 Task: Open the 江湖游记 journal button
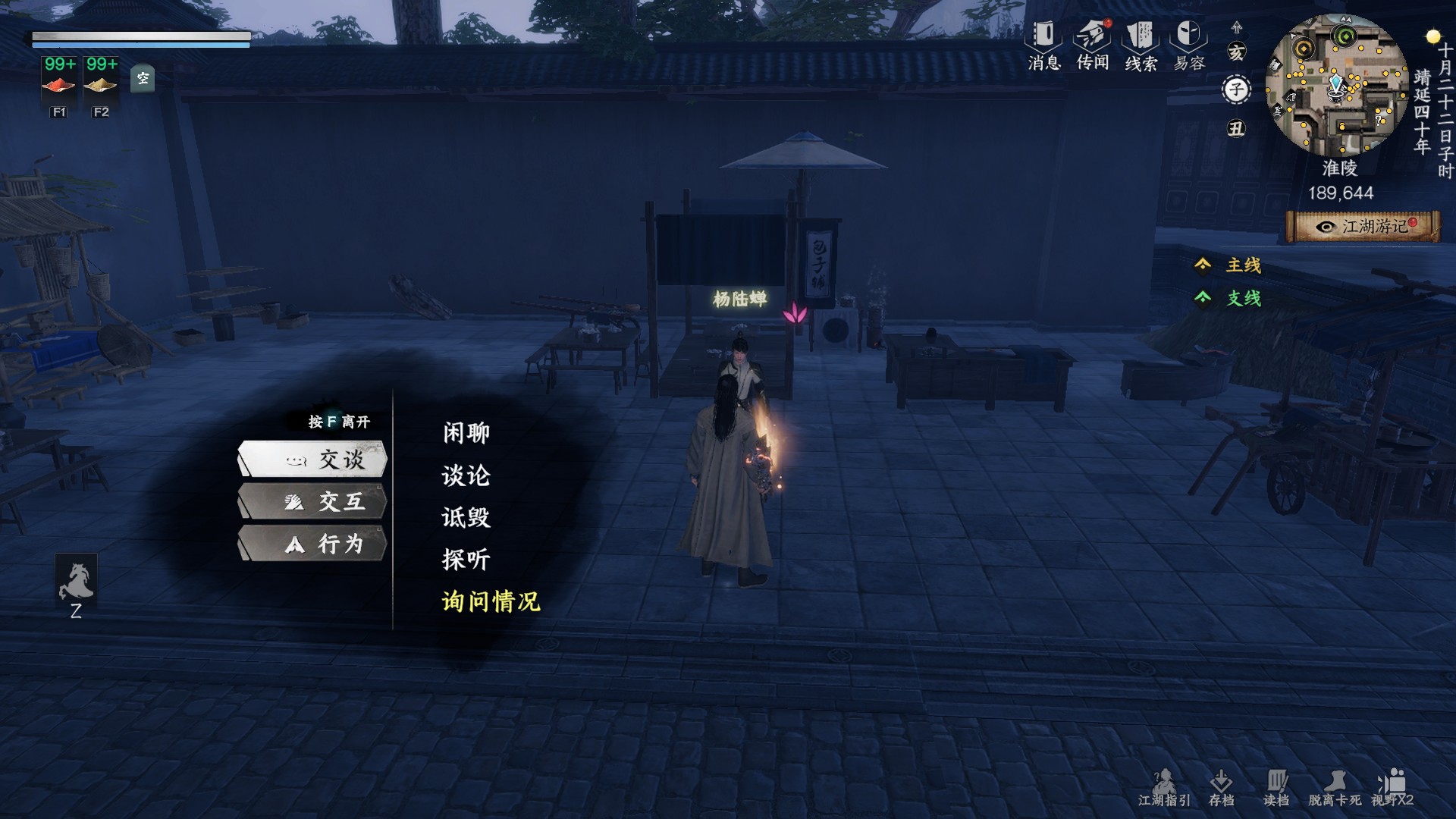[1363, 227]
